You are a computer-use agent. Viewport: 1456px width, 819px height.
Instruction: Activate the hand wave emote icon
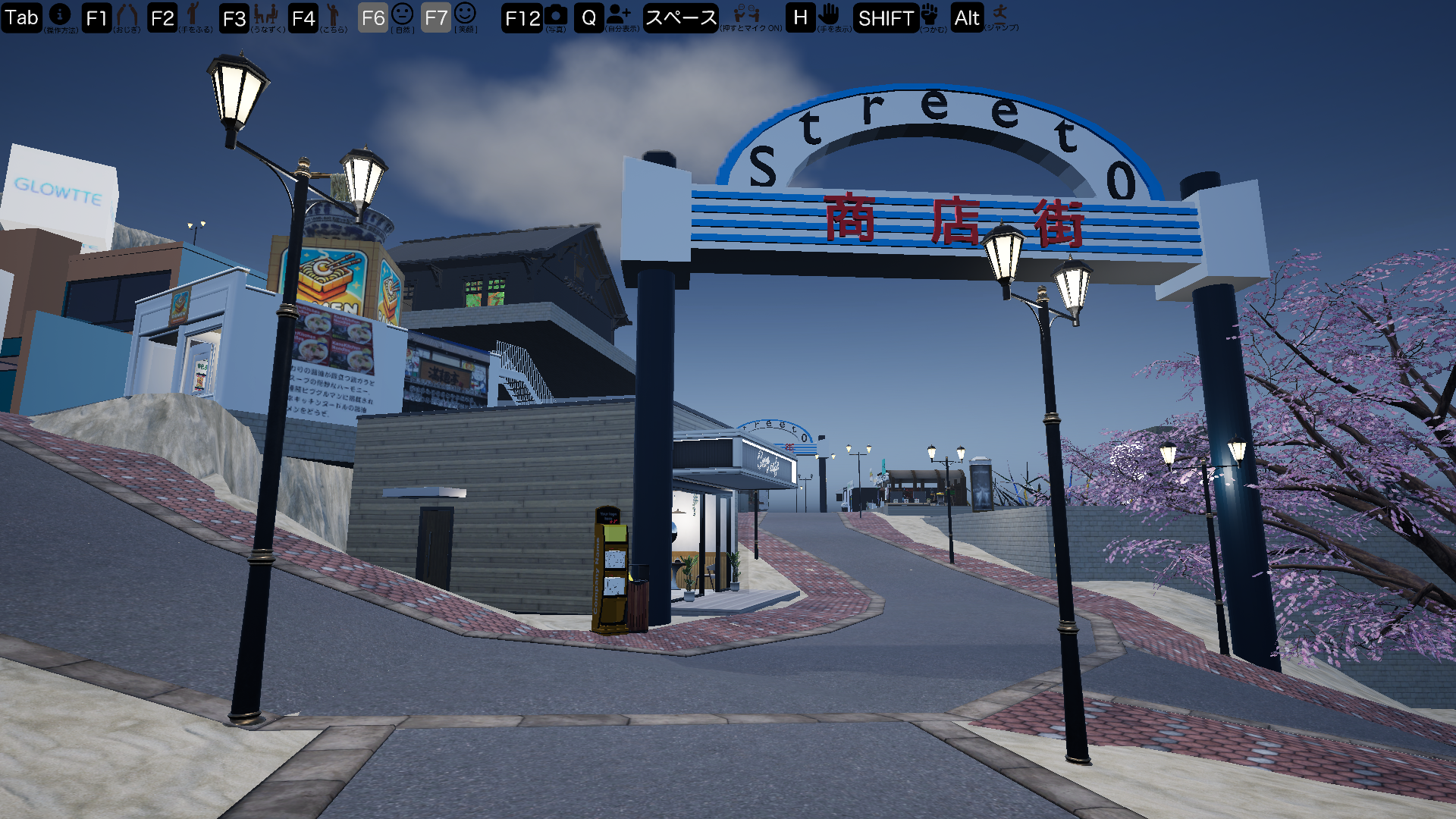tap(193, 13)
